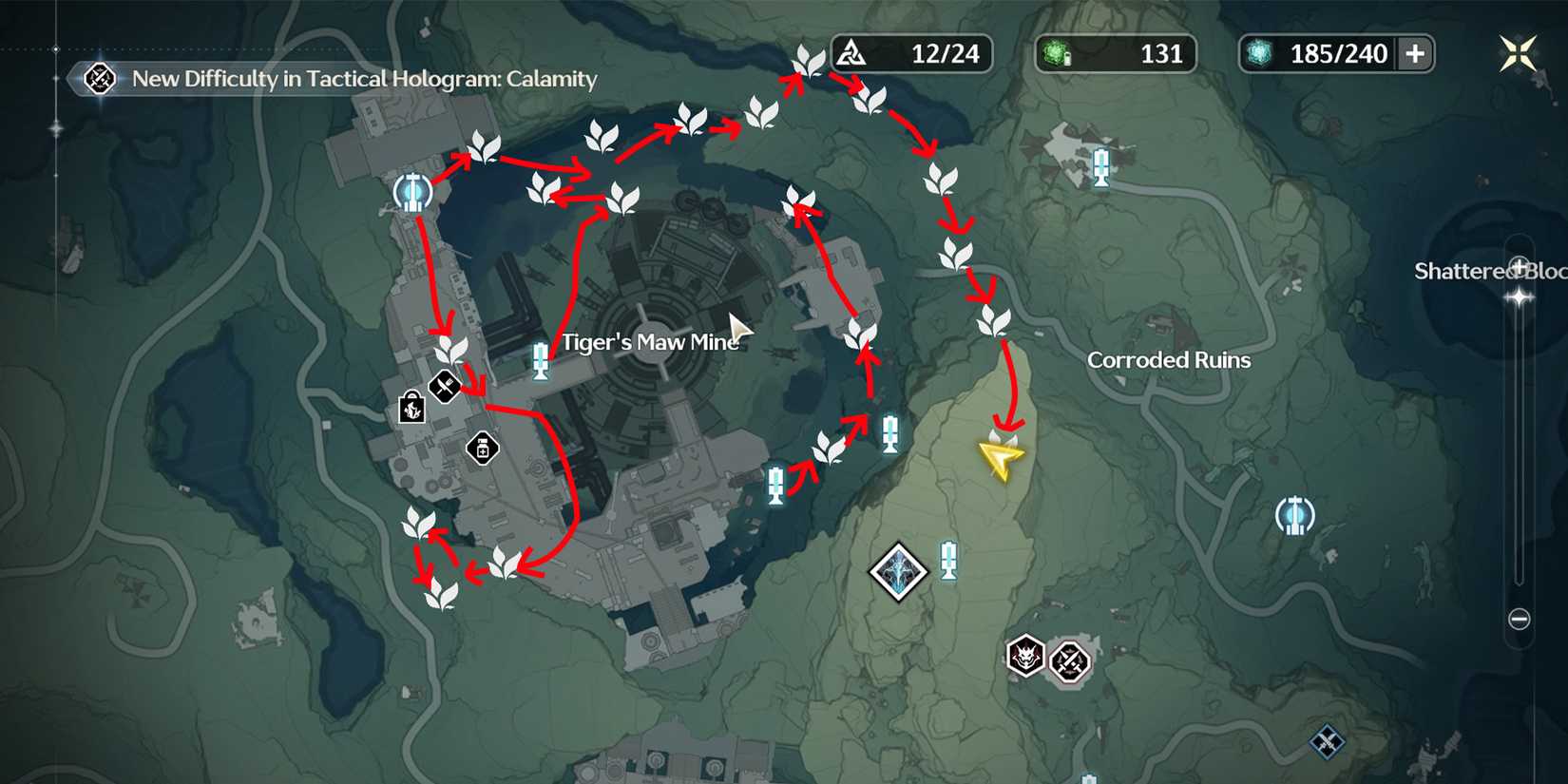Click the knife-and-fork food vendor marker

[443, 386]
